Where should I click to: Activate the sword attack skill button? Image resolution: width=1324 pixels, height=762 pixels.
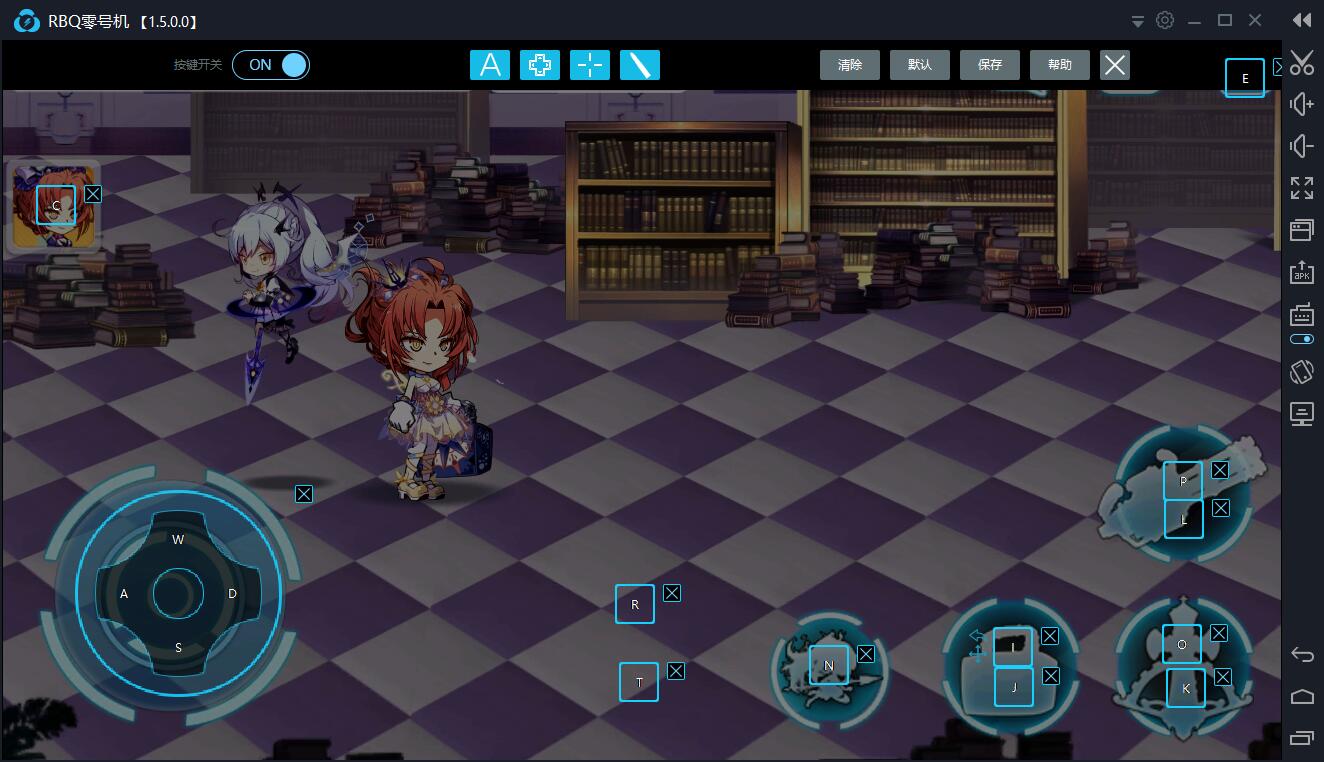828,668
